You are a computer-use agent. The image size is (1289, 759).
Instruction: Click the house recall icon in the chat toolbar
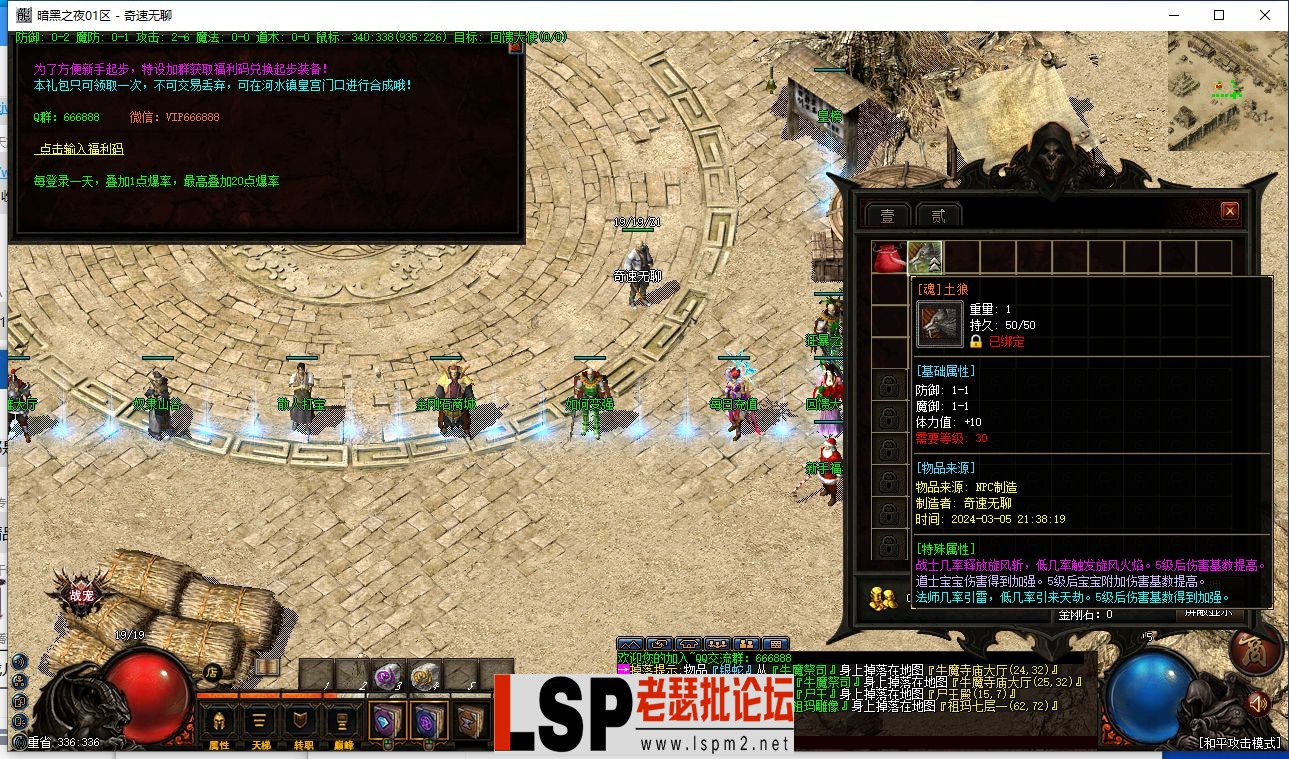coord(688,644)
